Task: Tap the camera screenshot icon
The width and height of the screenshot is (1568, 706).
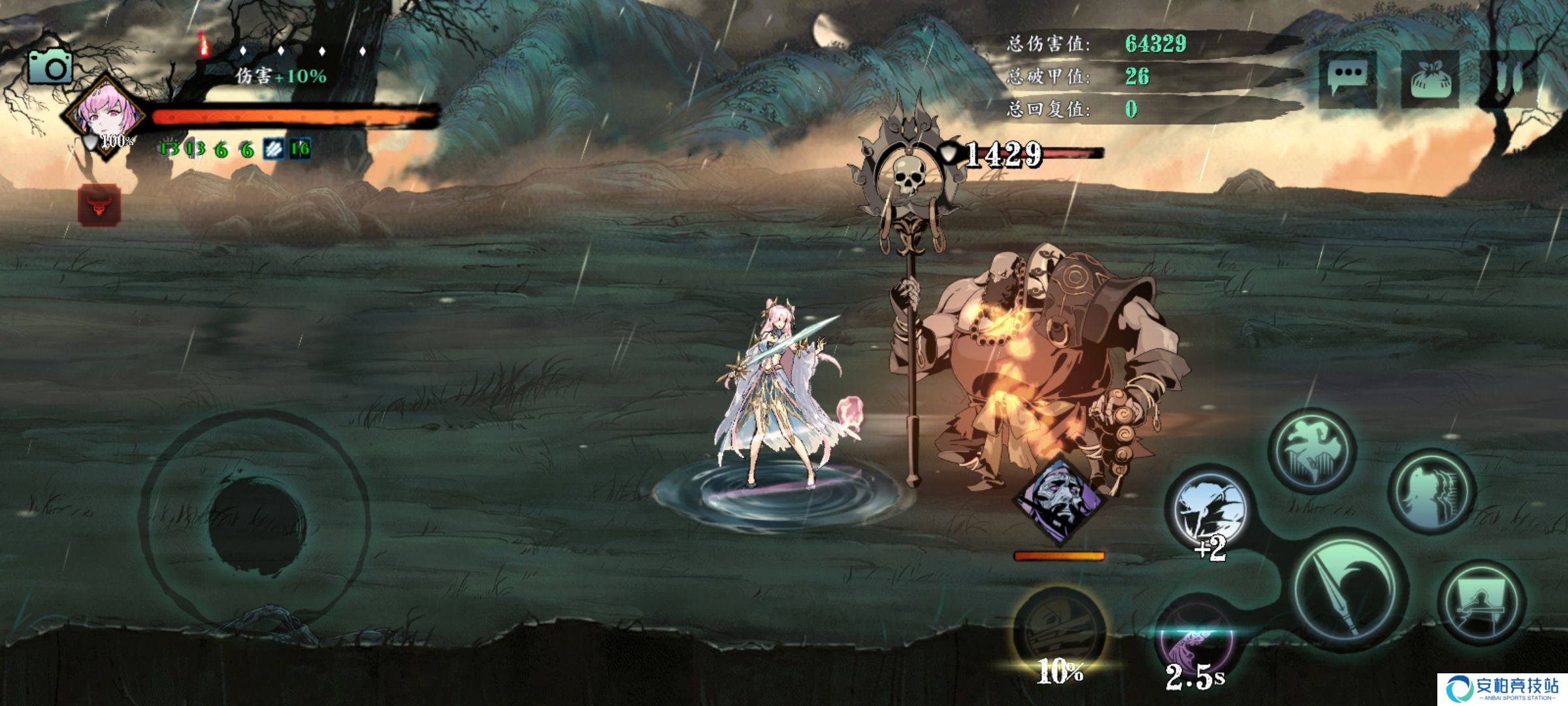Action: pos(50,67)
